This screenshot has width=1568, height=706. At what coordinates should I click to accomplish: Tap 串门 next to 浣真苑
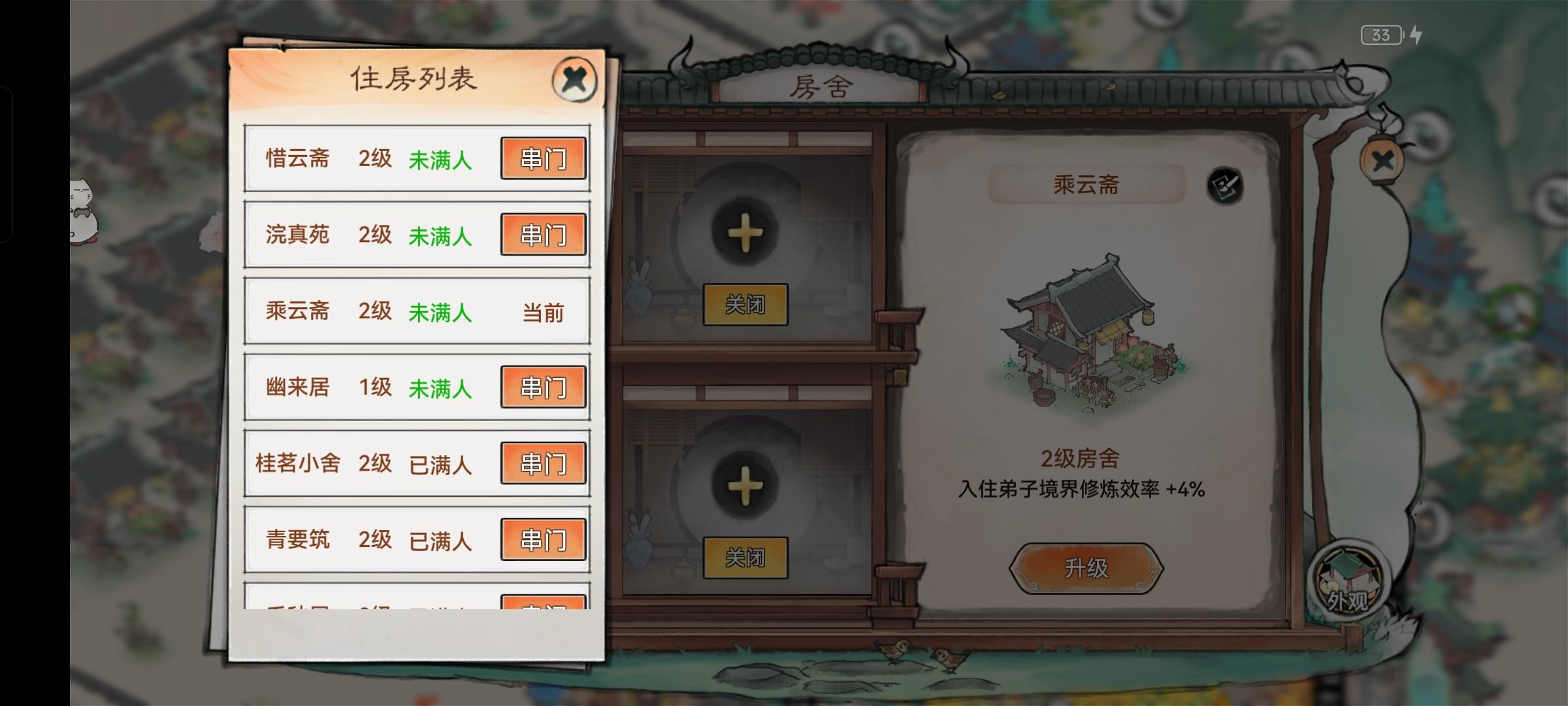544,234
